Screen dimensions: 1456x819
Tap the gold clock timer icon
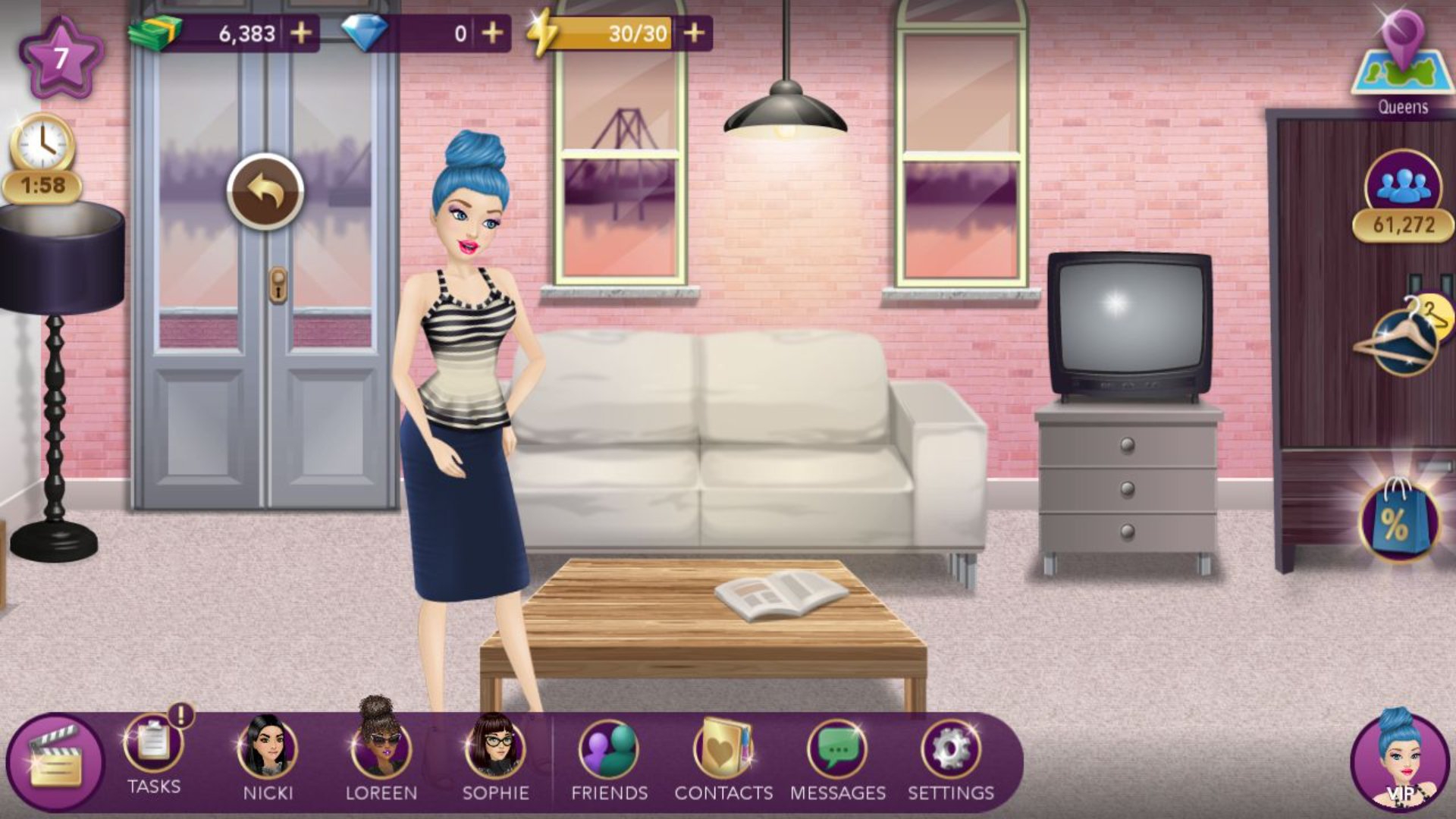click(42, 144)
